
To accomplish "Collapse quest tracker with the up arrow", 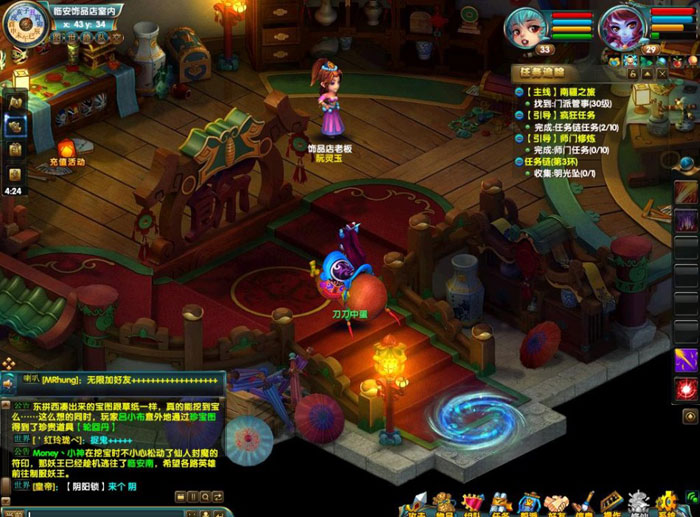I will pyautogui.click(x=646, y=73).
